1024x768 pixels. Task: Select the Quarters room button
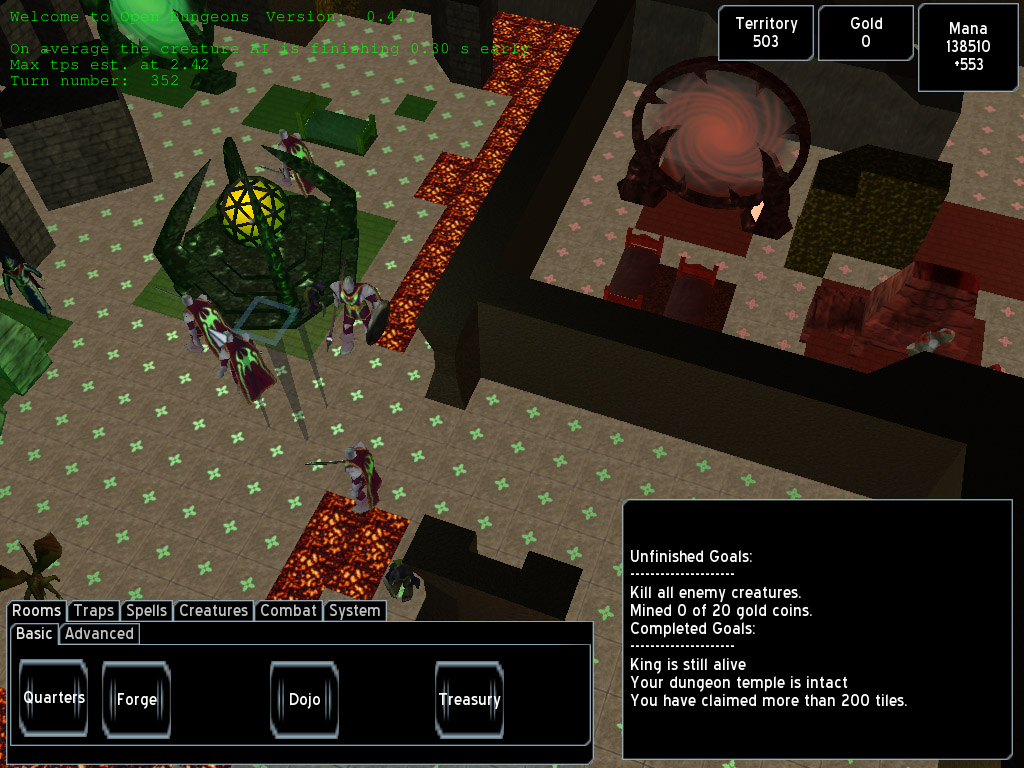[54, 698]
